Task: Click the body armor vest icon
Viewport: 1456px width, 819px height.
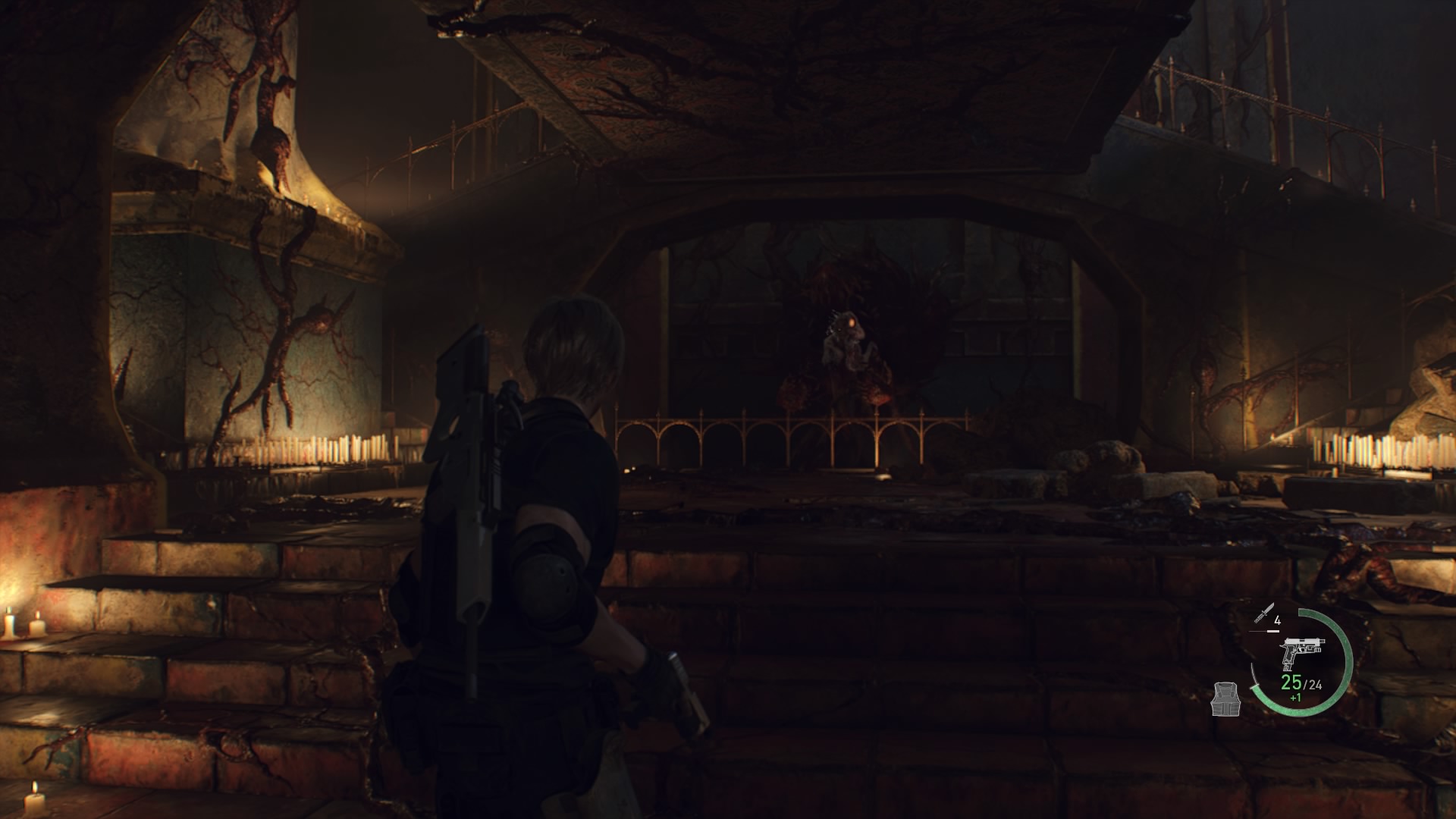Action: pyautogui.click(x=1225, y=698)
